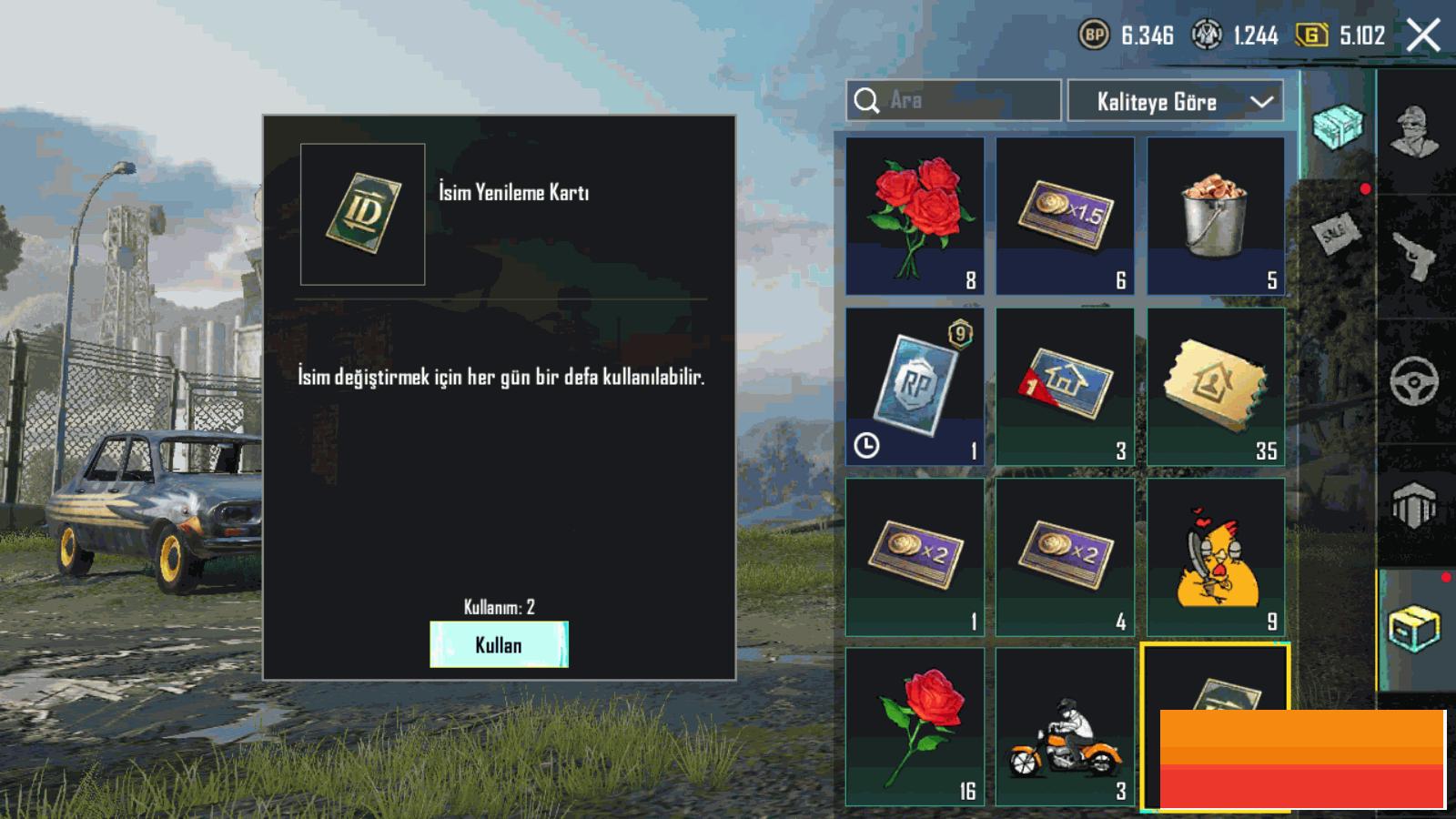Type in the Ara search box
The height and width of the screenshot is (819, 1456).
pyautogui.click(x=966, y=100)
